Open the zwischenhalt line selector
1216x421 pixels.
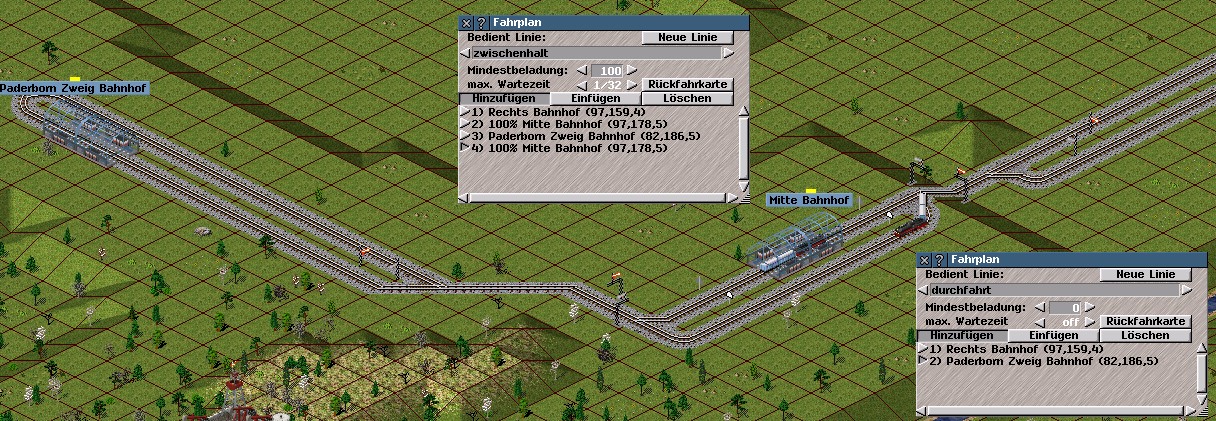click(x=595, y=53)
